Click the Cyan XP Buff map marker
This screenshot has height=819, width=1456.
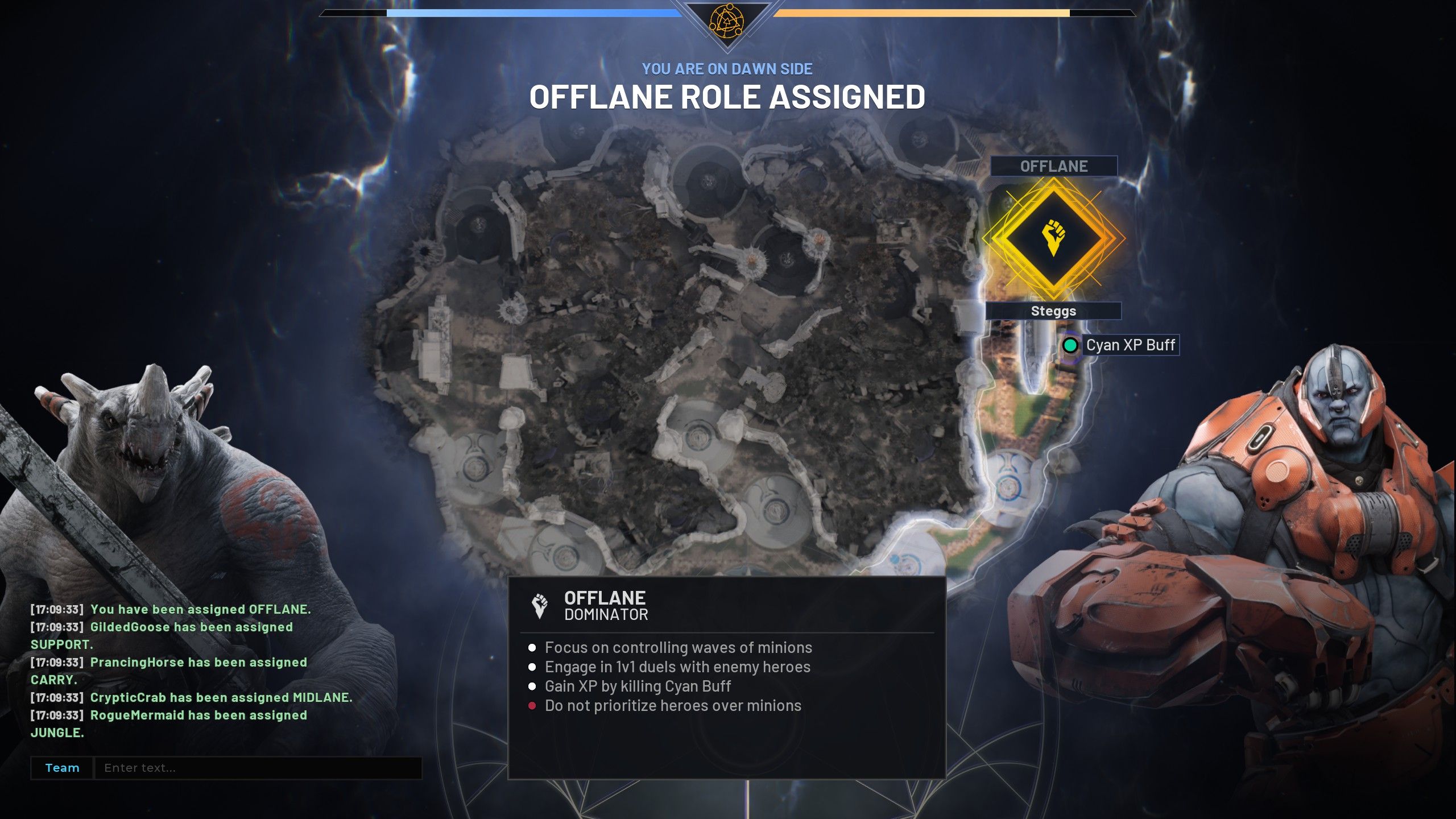[1070, 345]
